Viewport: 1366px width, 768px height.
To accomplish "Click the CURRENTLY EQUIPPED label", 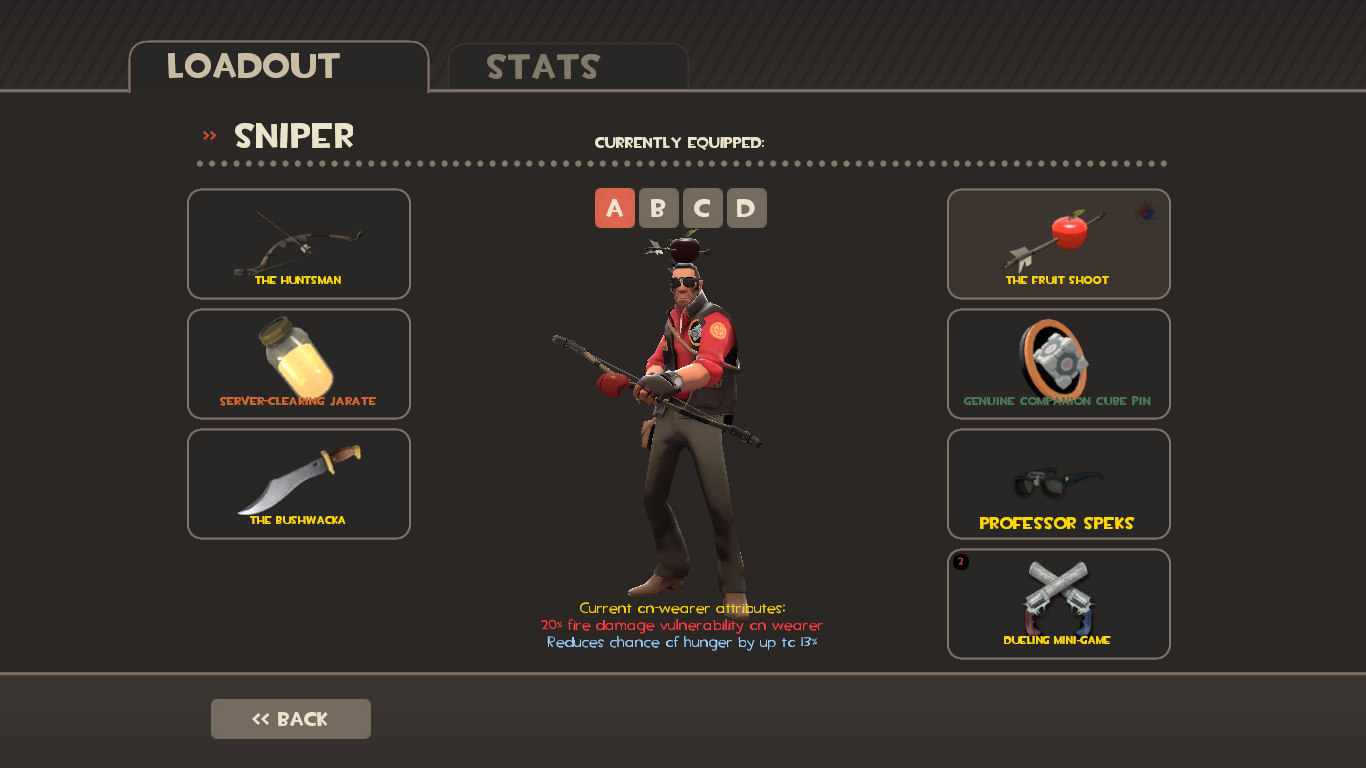I will 680,142.
